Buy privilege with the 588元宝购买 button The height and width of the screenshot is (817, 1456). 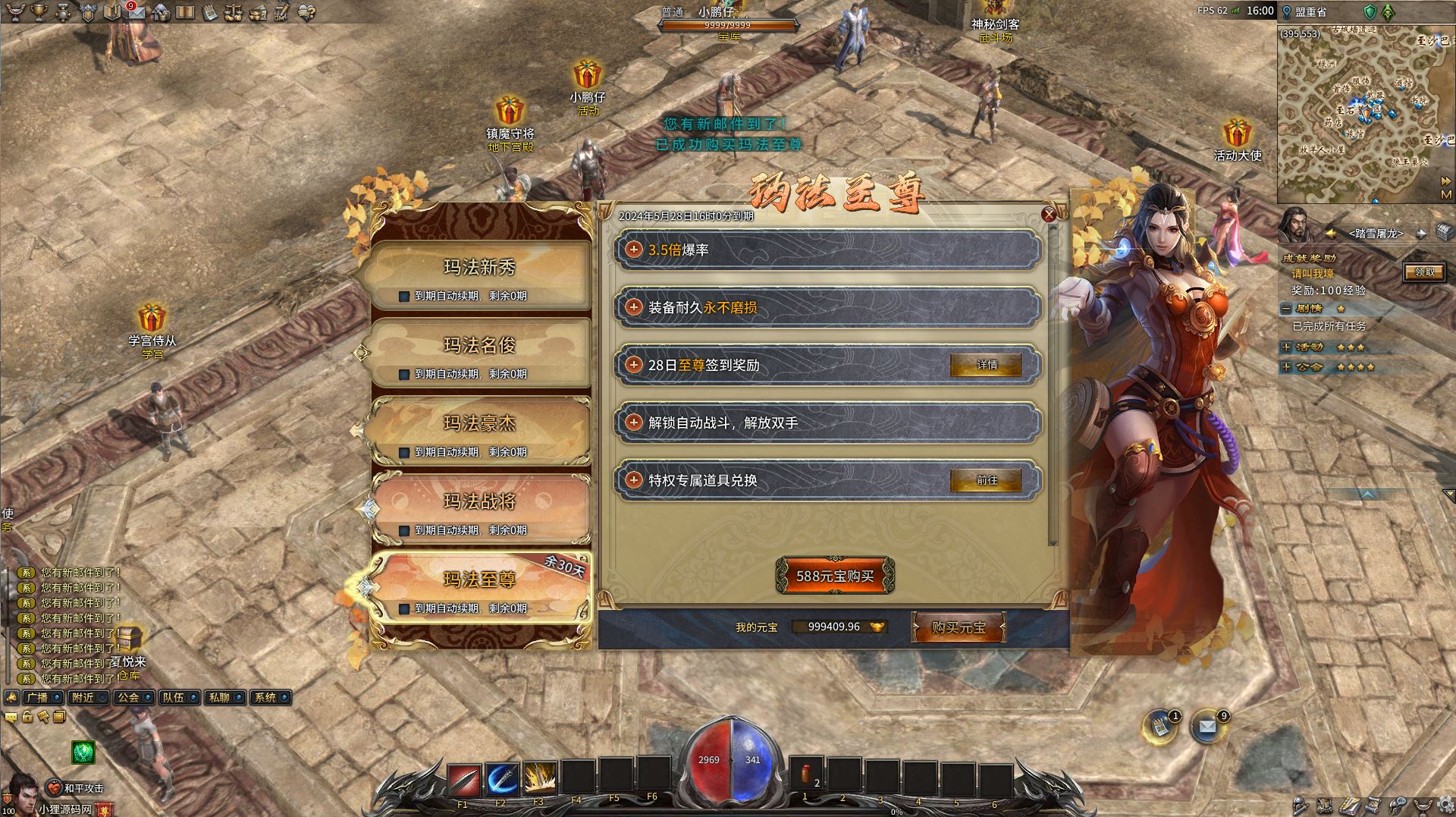coord(835,577)
